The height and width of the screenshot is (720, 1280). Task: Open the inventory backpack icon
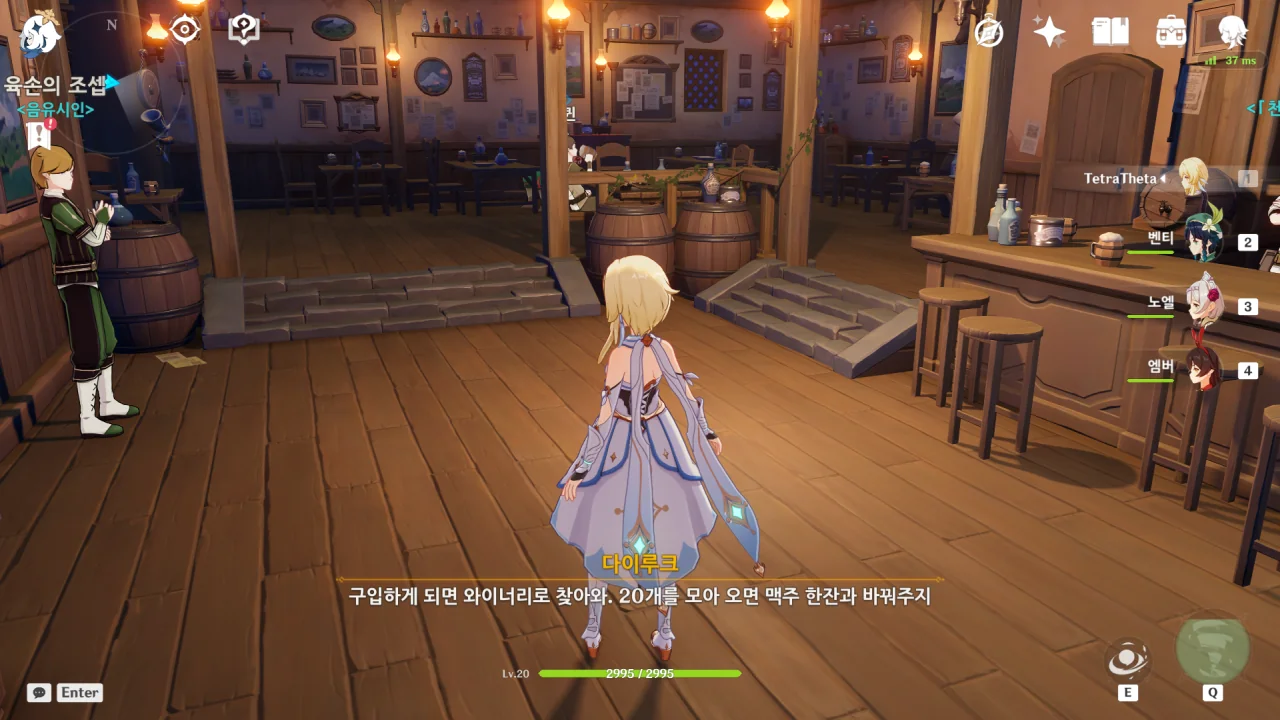coord(1170,32)
